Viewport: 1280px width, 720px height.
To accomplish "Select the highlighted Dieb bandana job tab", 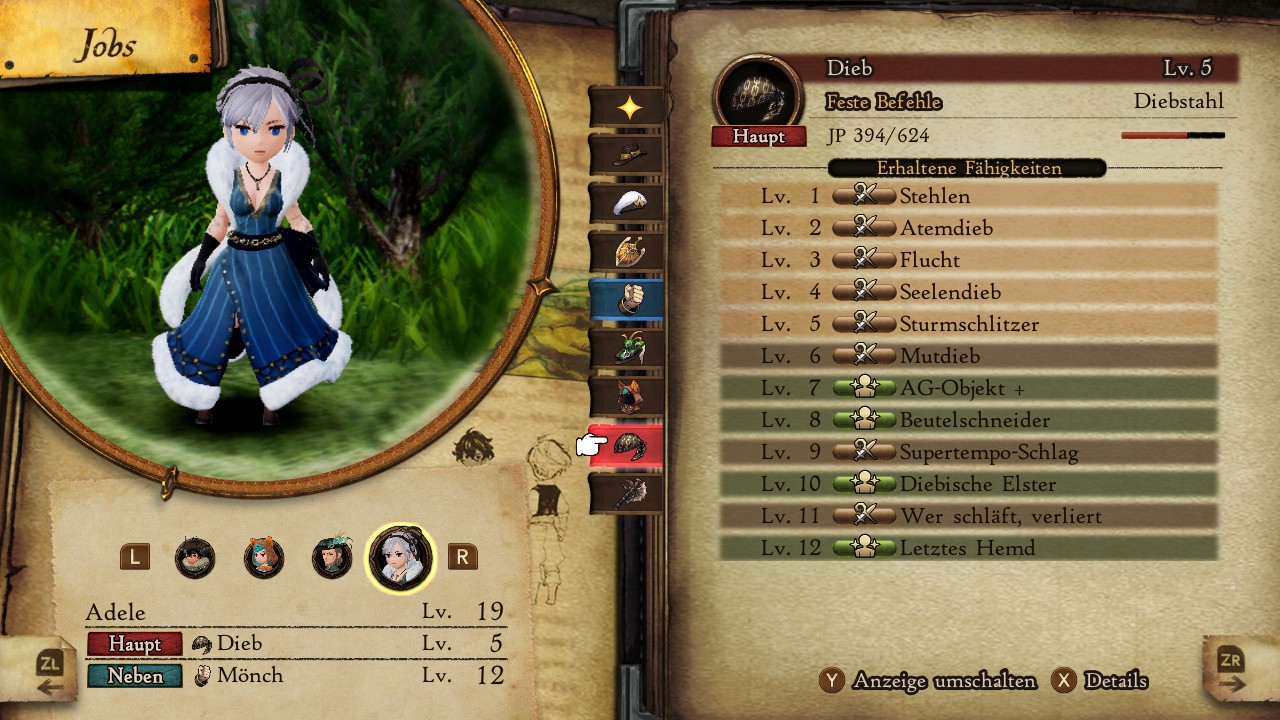I will coord(630,445).
